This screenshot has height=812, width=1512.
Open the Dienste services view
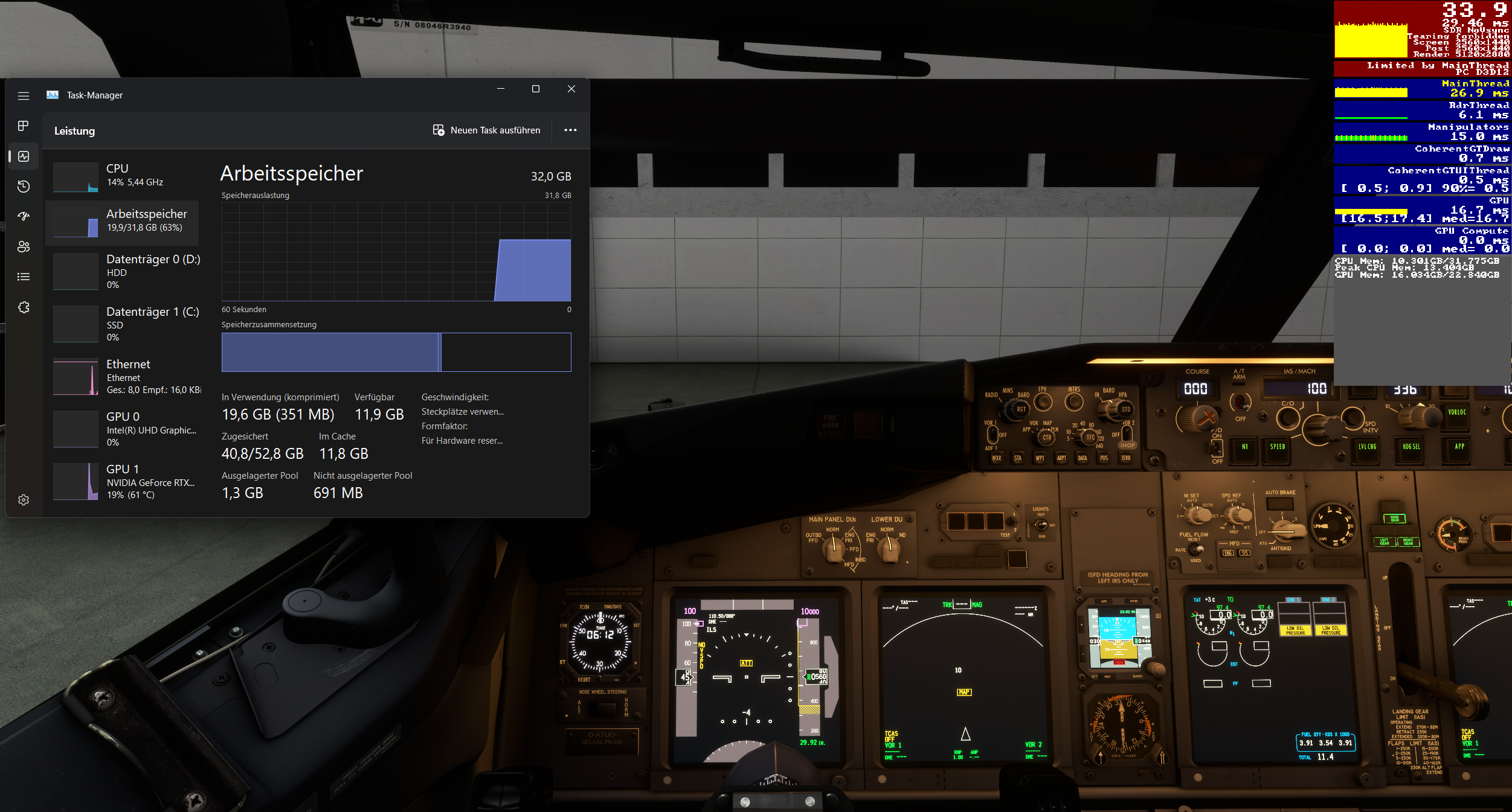(x=24, y=307)
